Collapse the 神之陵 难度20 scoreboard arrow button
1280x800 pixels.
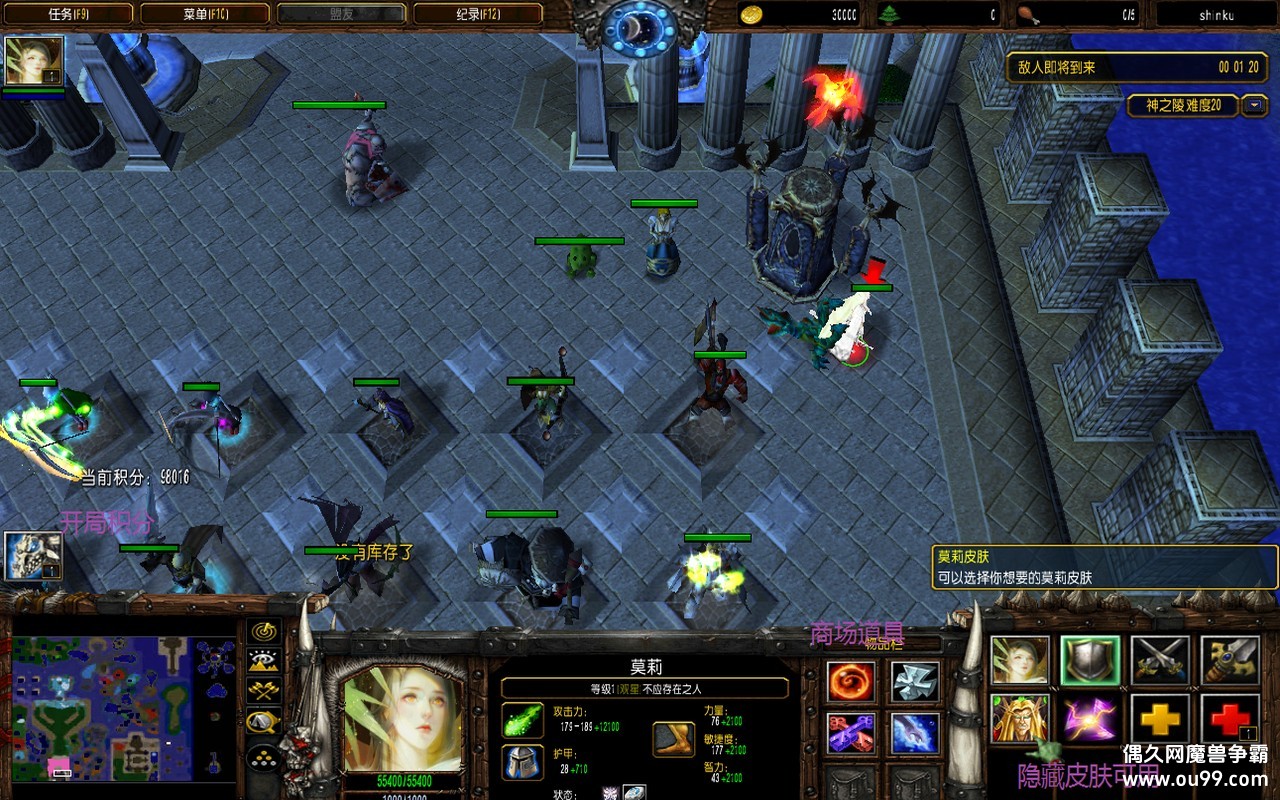pyautogui.click(x=1254, y=105)
